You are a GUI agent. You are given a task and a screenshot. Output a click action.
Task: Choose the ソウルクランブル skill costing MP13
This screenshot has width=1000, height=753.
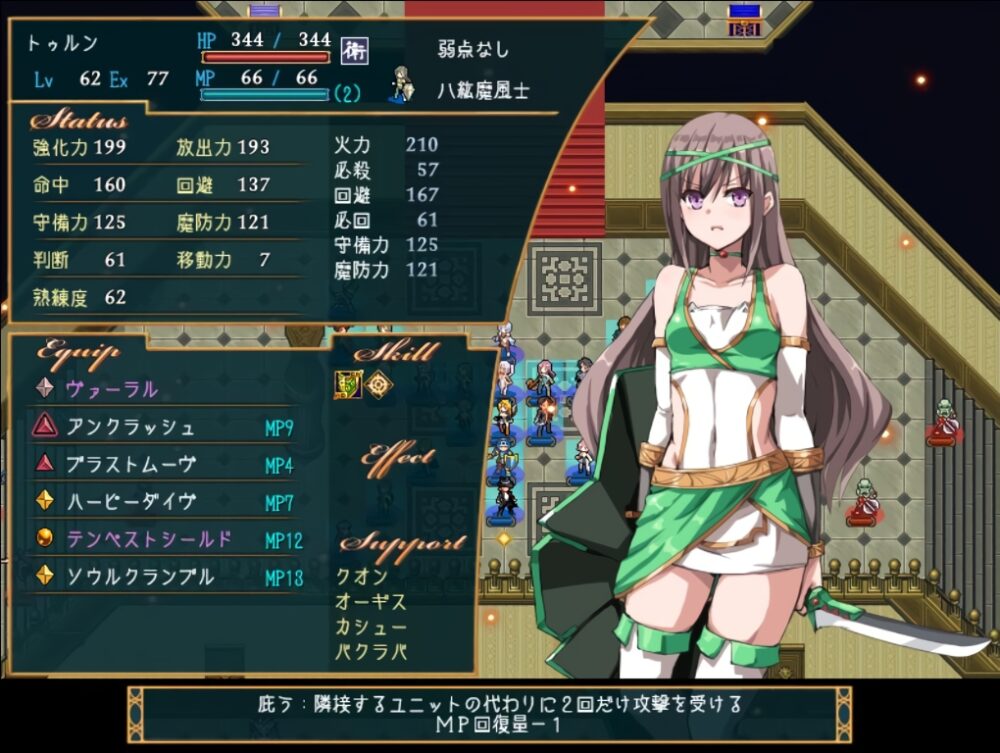140,577
